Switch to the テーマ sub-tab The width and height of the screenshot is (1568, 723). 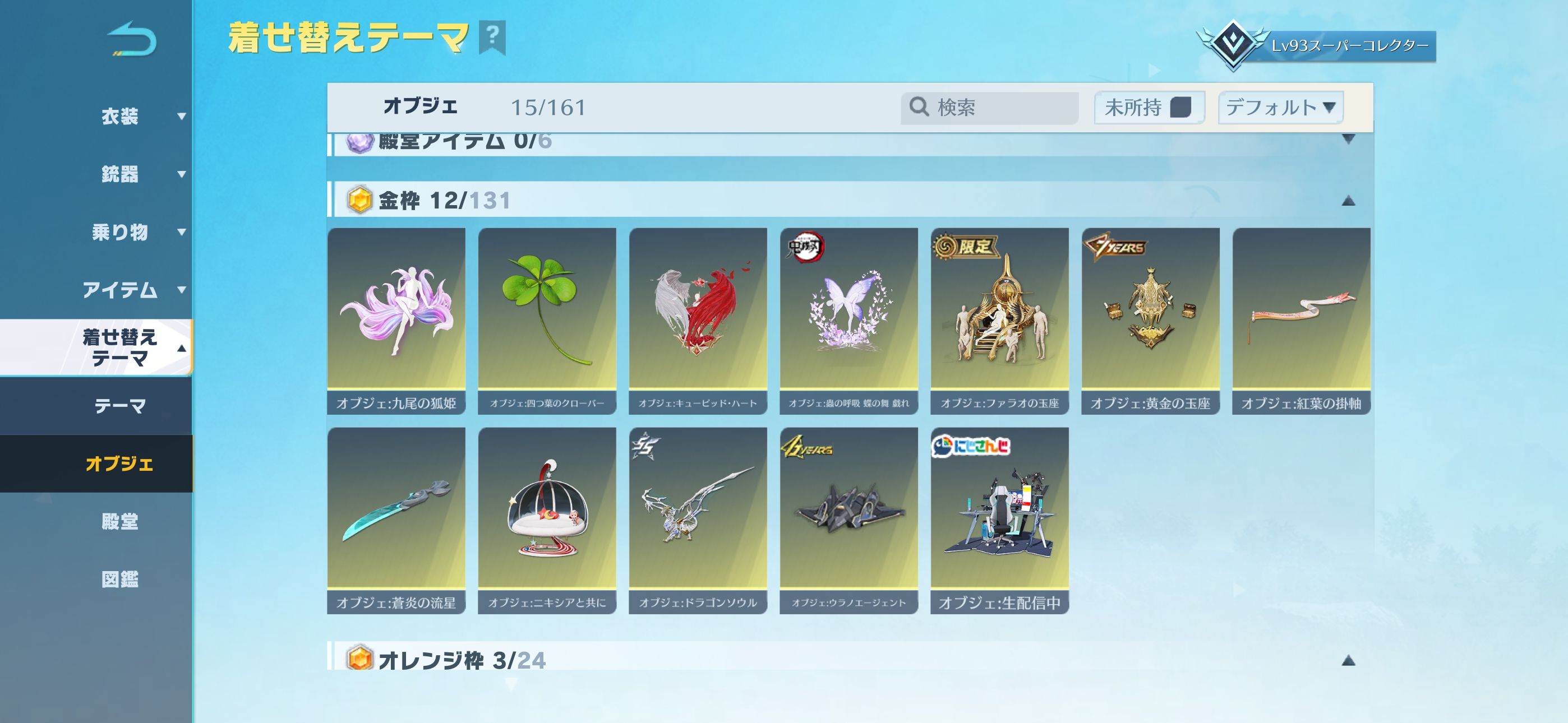point(120,405)
